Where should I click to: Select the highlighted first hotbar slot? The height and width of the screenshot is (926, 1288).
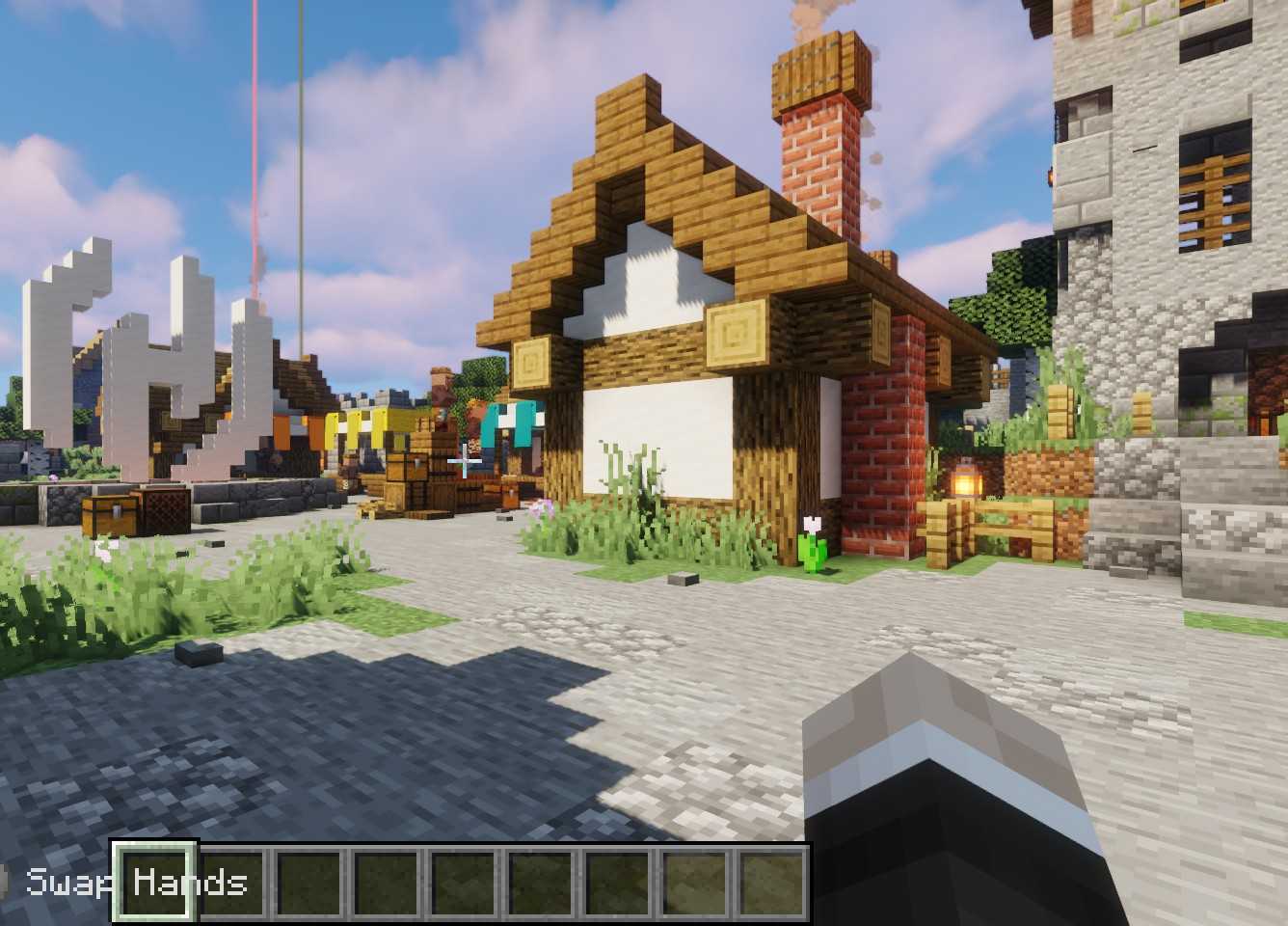[x=155, y=882]
